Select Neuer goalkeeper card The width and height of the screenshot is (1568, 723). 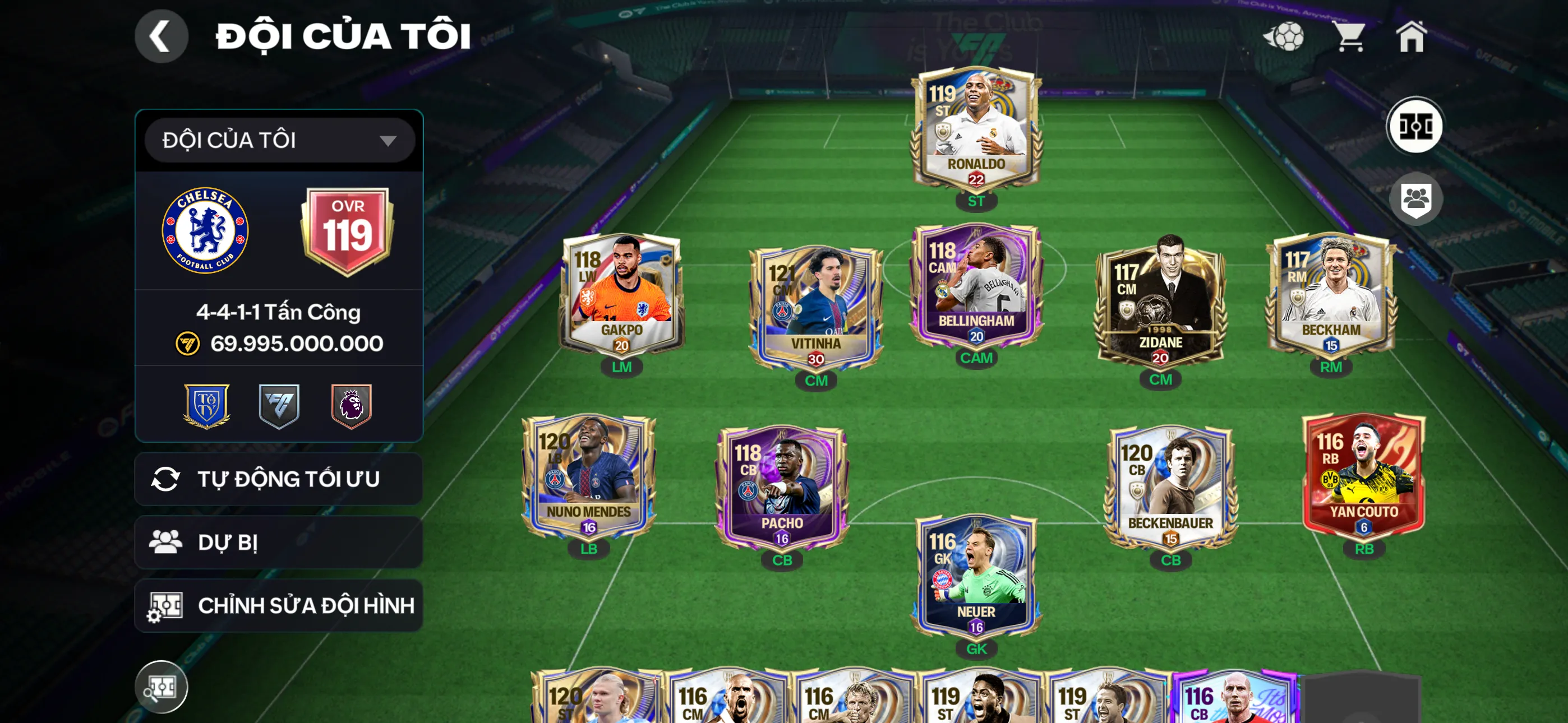pos(976,575)
